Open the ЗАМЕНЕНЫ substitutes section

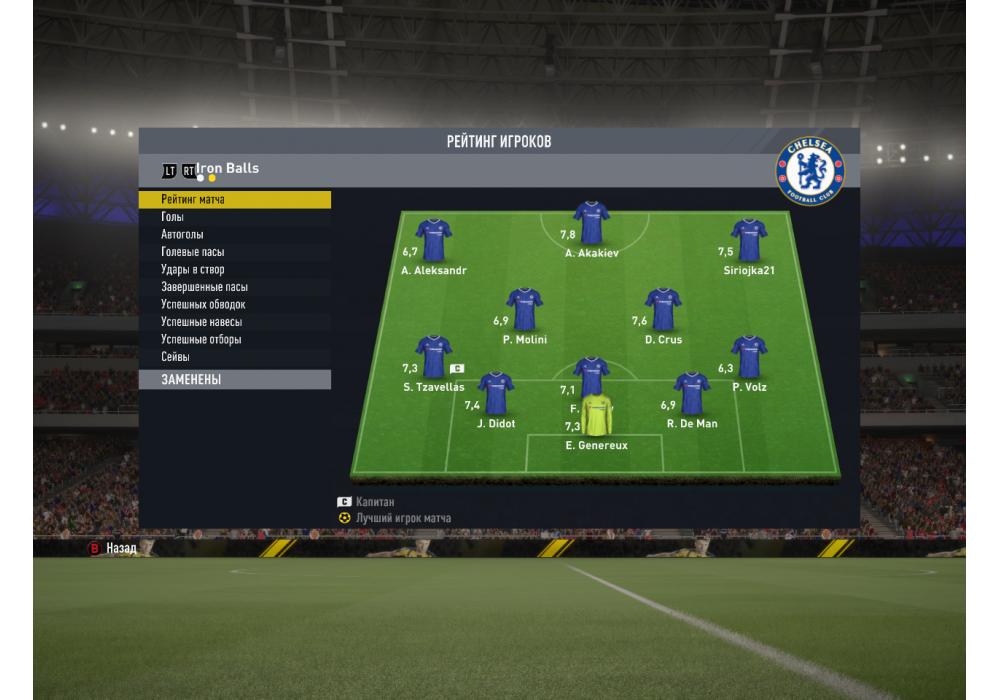pos(234,380)
